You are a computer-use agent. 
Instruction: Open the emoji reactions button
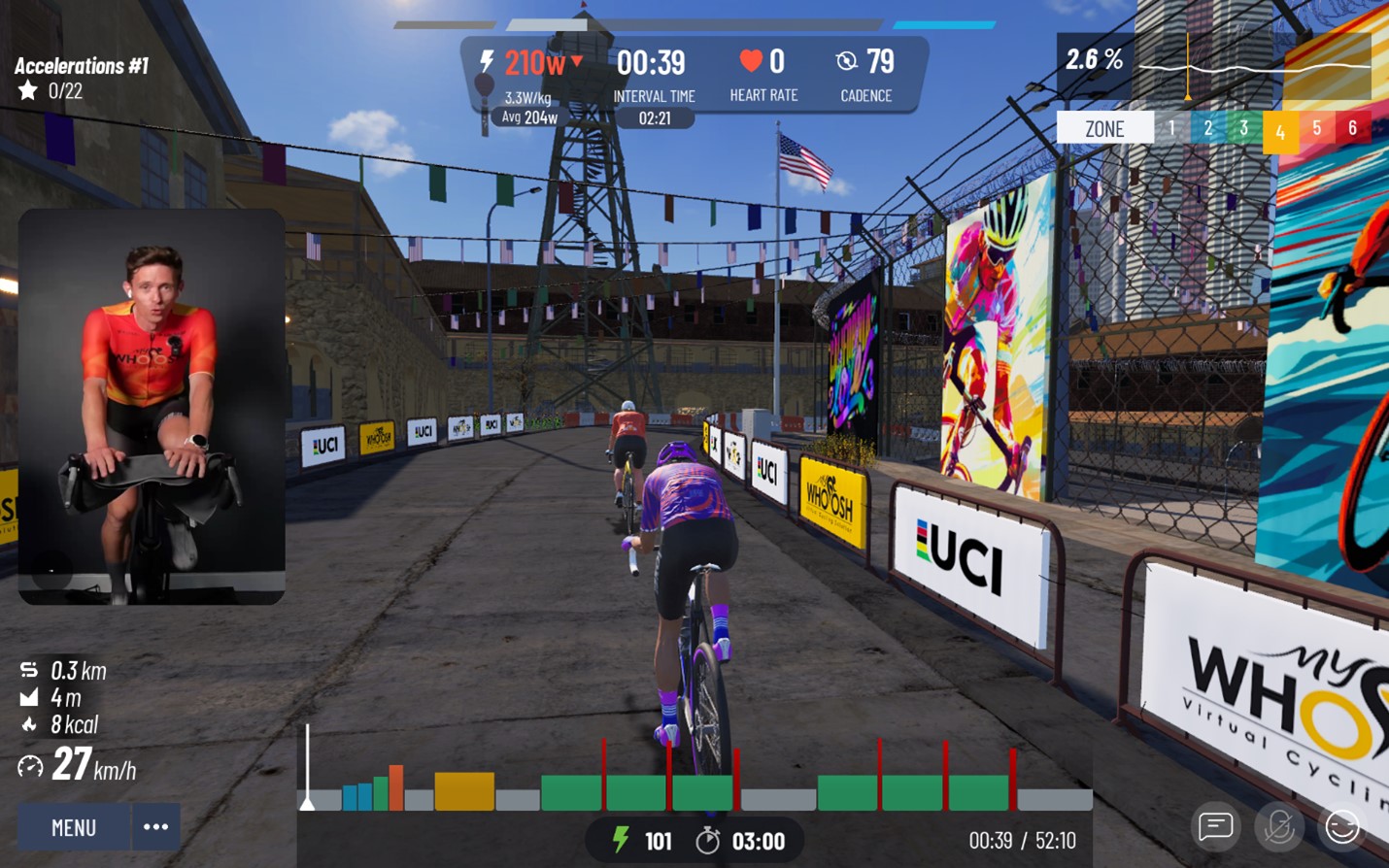[1342, 827]
